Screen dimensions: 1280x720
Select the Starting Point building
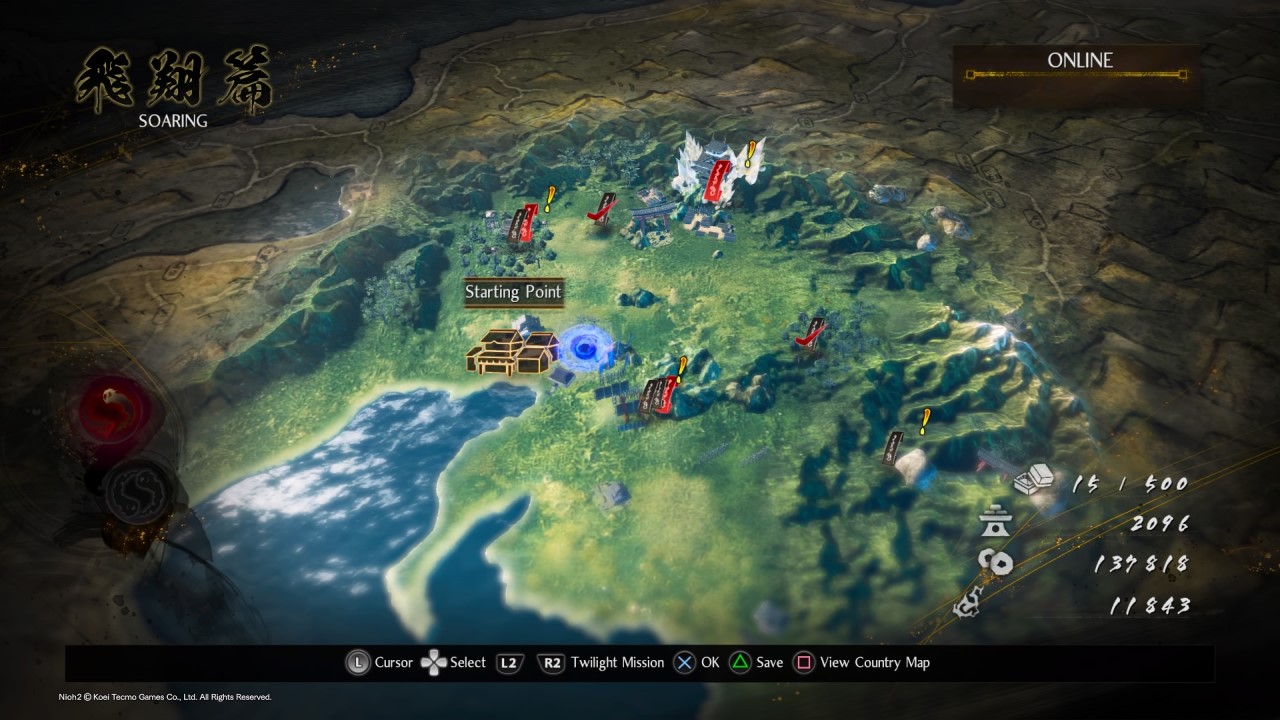click(x=512, y=351)
